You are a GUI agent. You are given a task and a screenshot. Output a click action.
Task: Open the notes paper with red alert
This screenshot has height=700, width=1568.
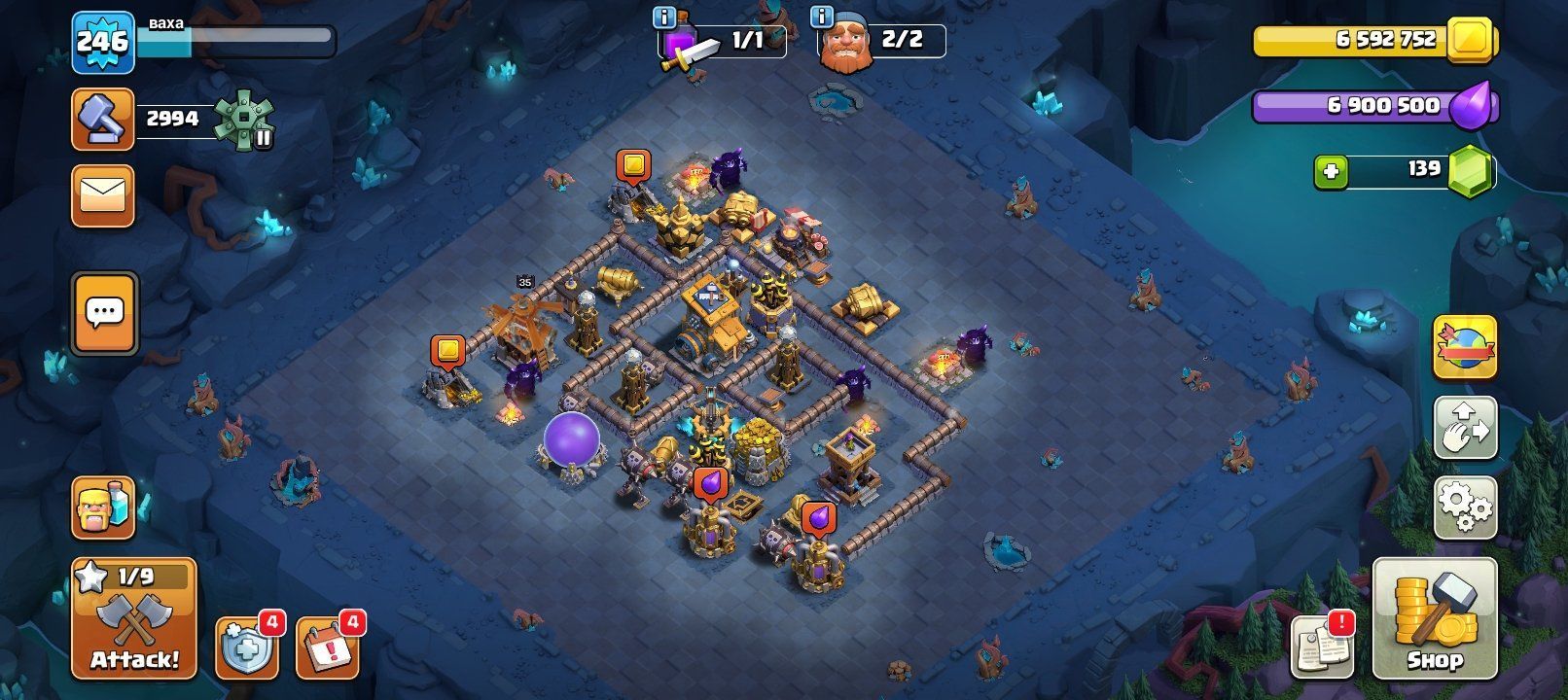[1322, 646]
